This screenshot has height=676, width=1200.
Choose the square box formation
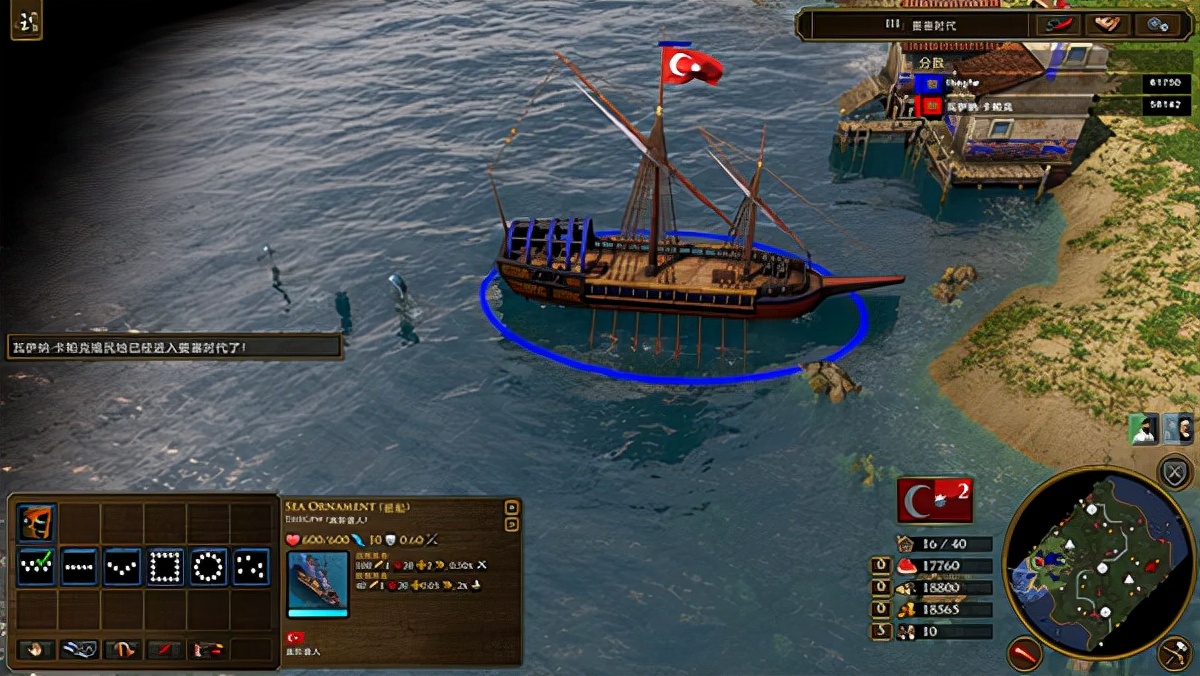pos(166,567)
